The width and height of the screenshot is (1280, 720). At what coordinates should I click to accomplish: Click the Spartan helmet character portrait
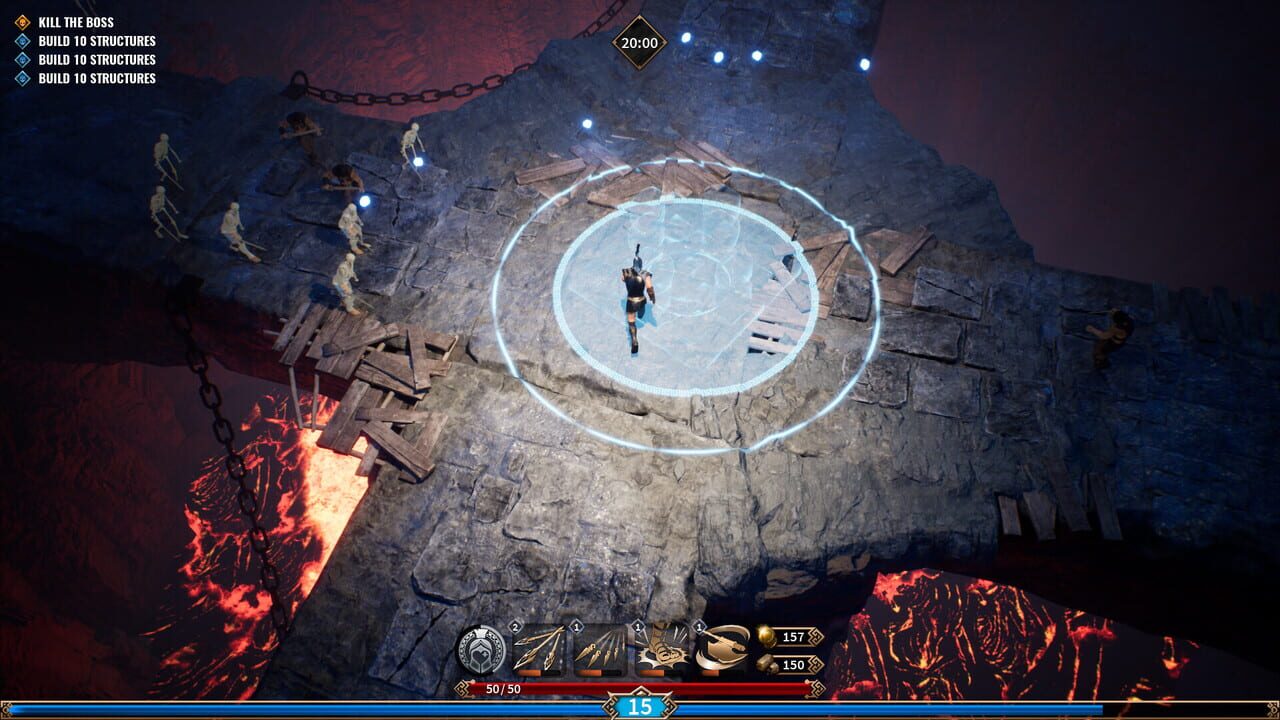point(481,648)
